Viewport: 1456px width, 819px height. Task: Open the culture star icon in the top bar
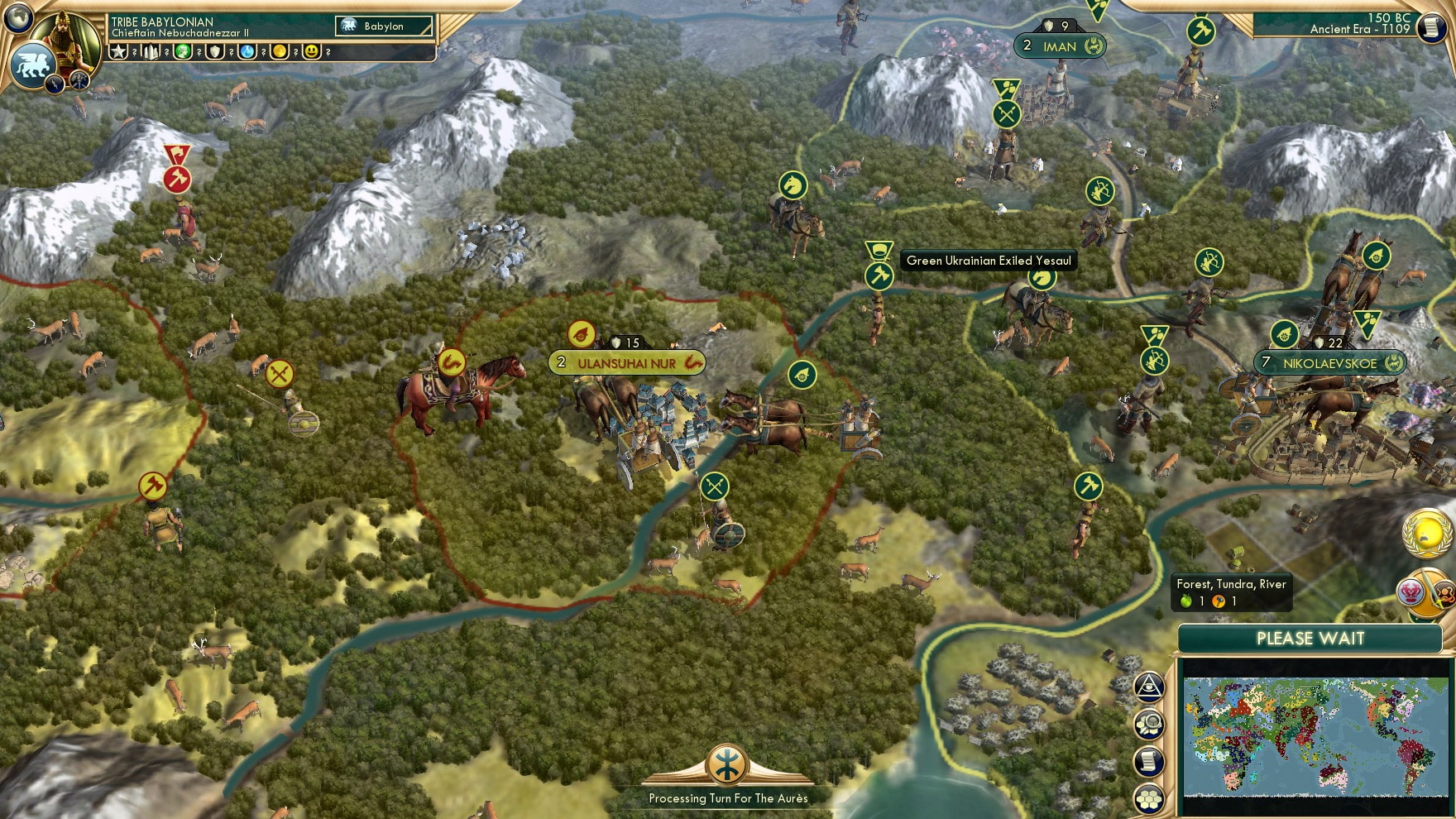click(x=118, y=51)
